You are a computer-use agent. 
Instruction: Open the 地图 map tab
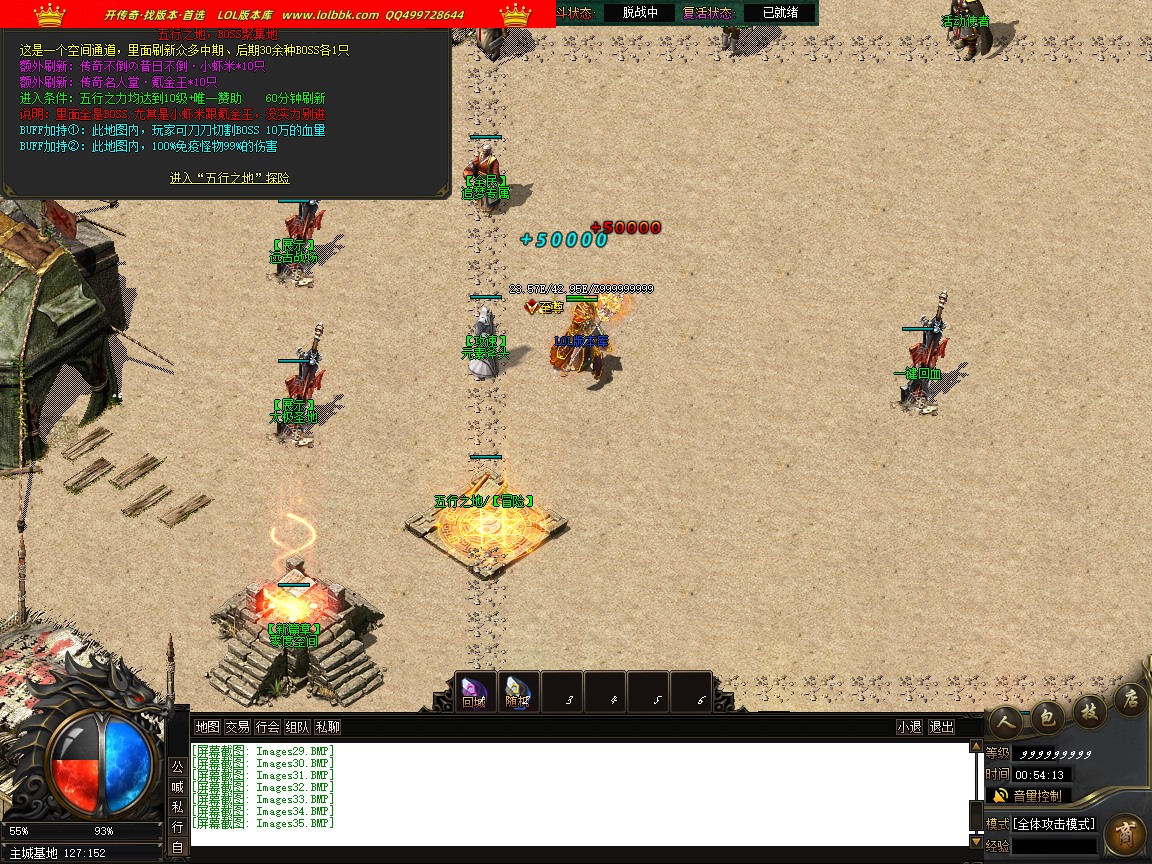(207, 727)
